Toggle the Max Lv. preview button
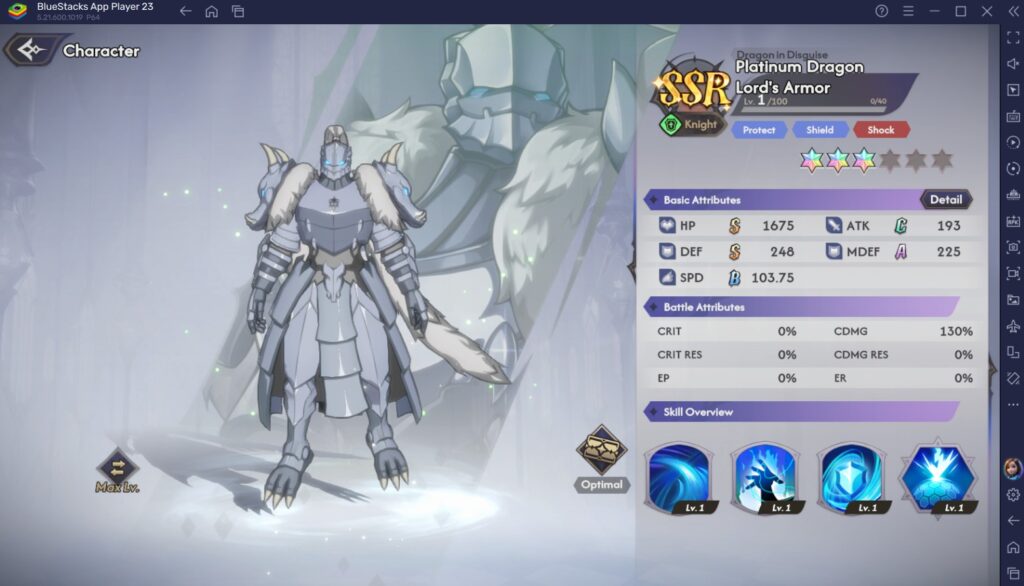The image size is (1024, 586). 117,467
